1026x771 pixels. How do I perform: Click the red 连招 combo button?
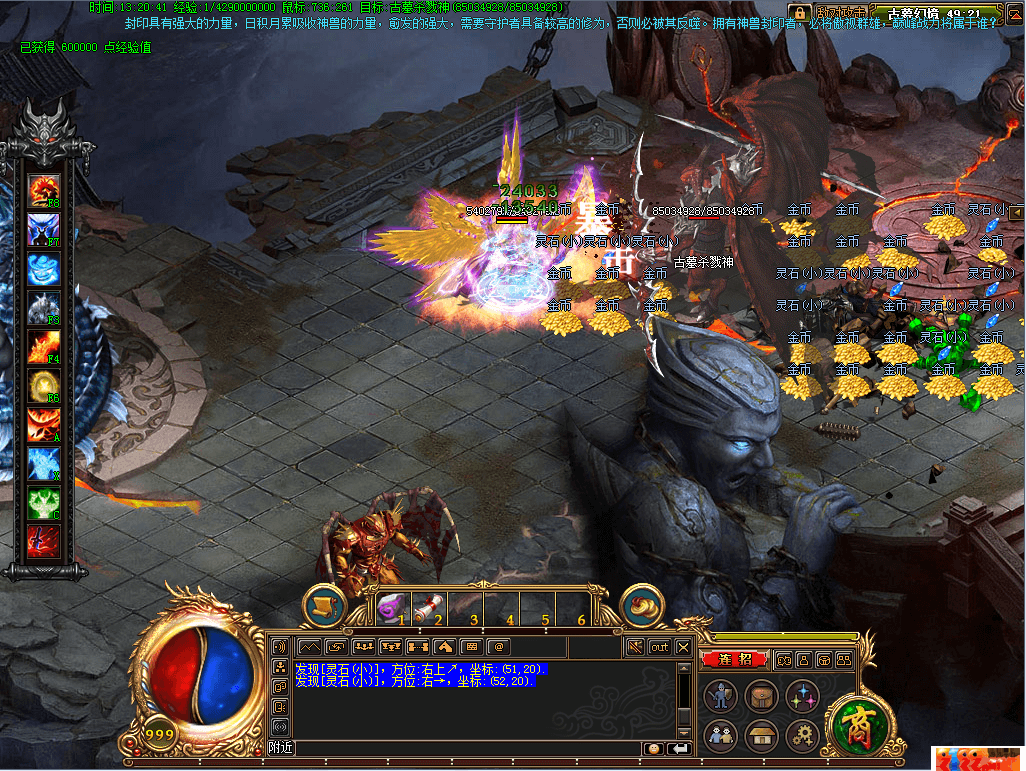coord(734,660)
